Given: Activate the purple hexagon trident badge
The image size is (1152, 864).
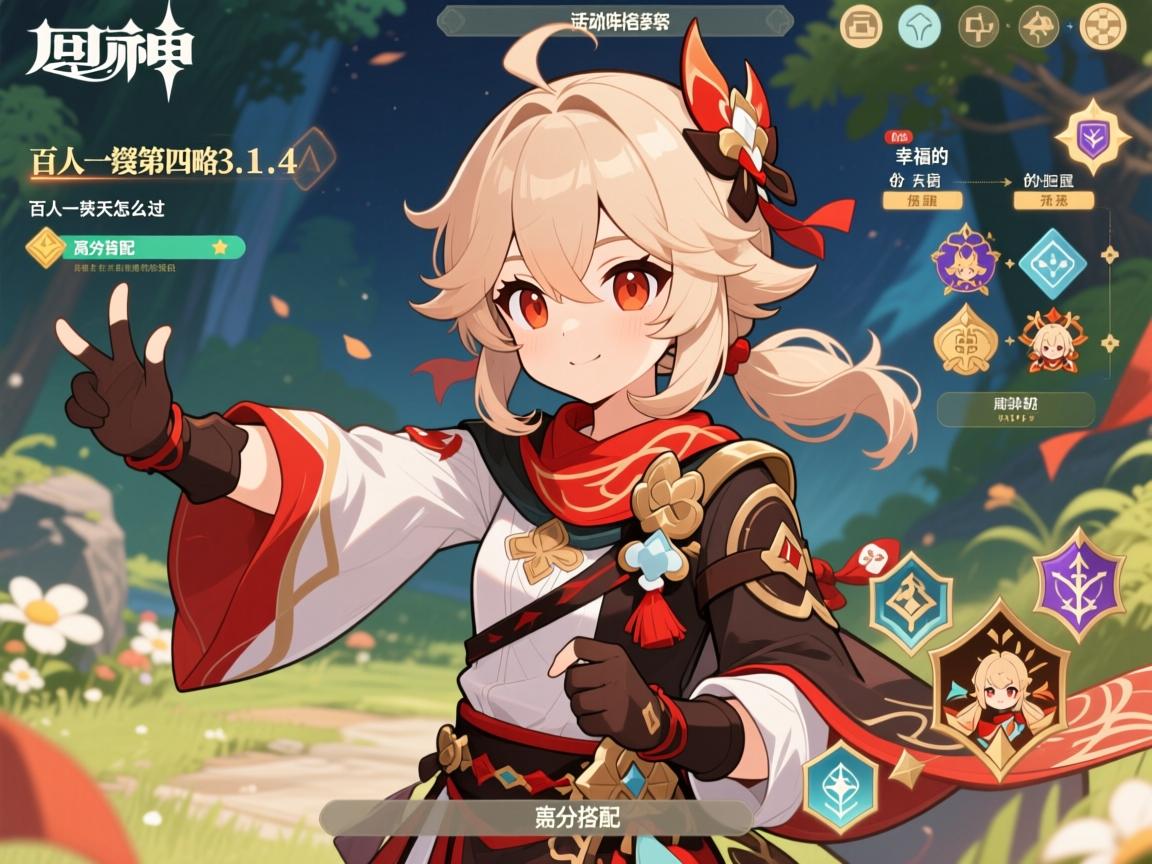Looking at the screenshot, I should click(1078, 583).
